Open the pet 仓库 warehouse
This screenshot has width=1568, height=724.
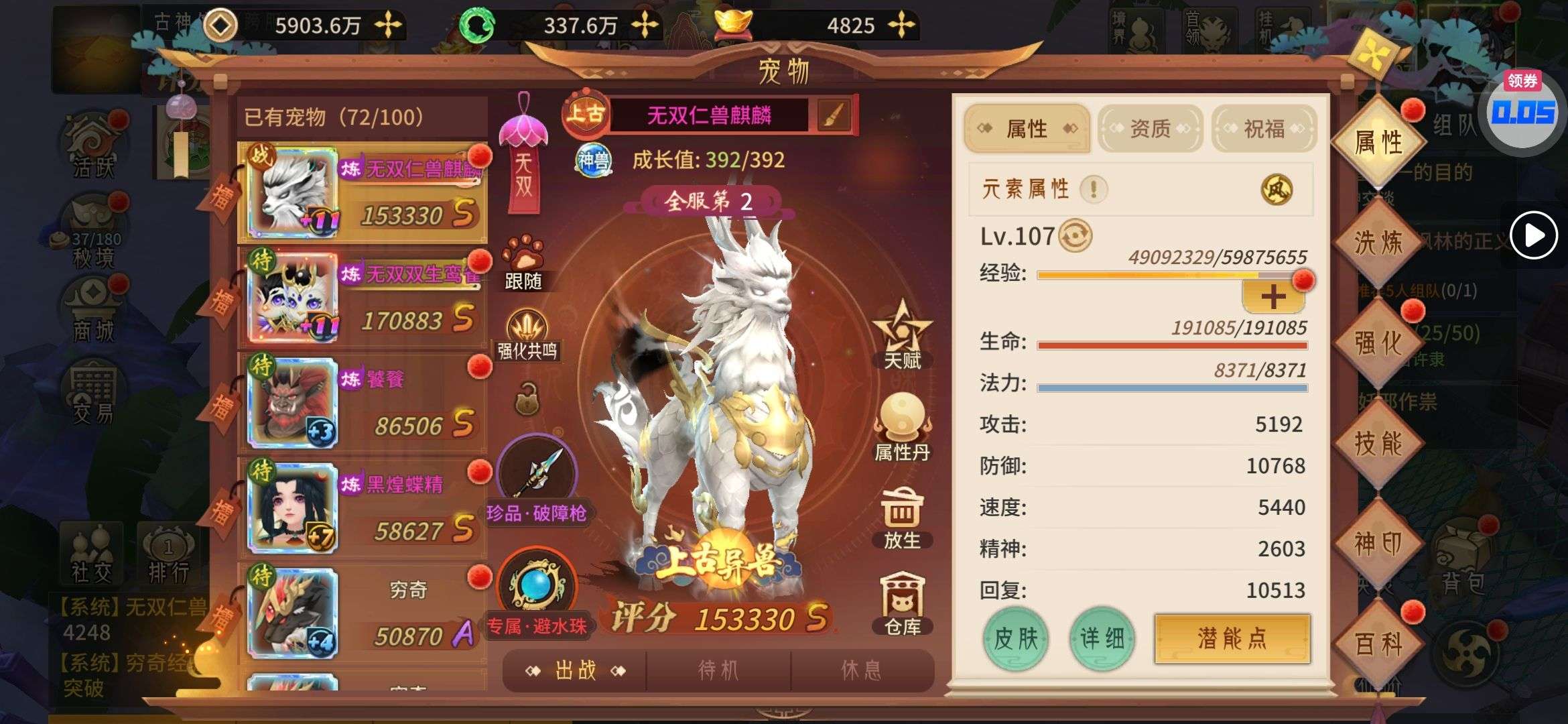pyautogui.click(x=902, y=603)
